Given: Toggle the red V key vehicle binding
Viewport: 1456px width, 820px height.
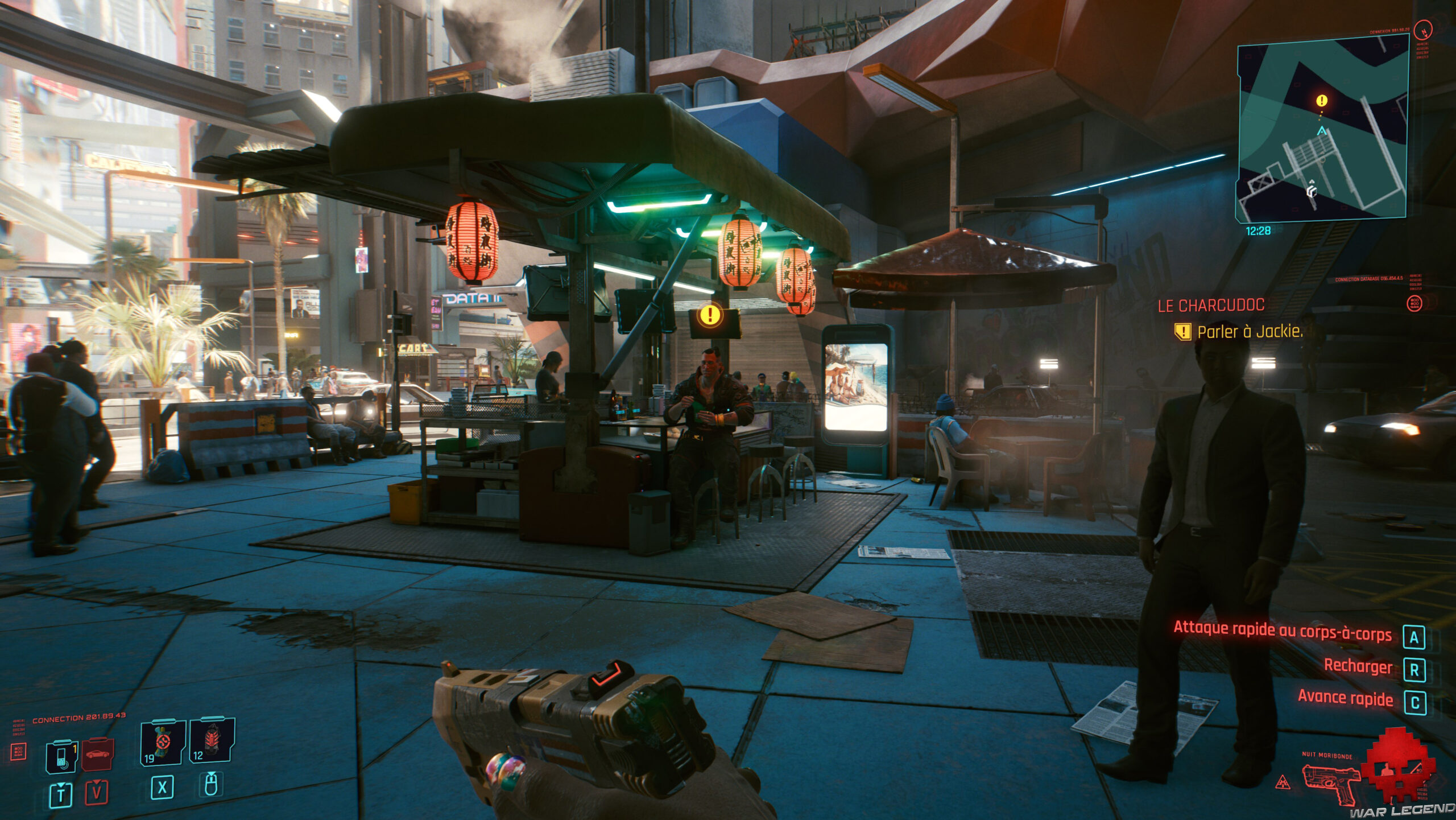Looking at the screenshot, I should click(98, 794).
